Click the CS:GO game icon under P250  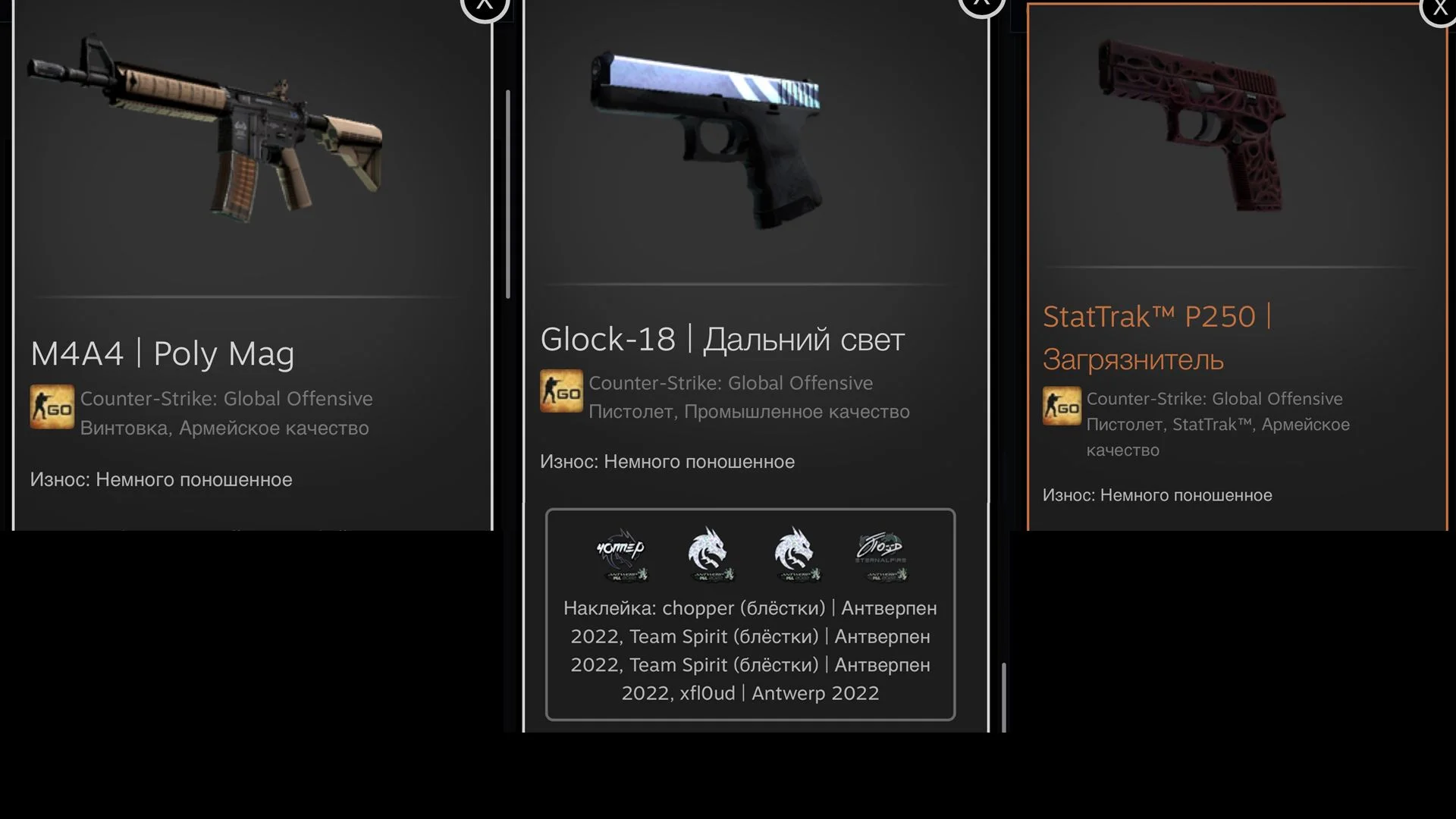[1062, 406]
